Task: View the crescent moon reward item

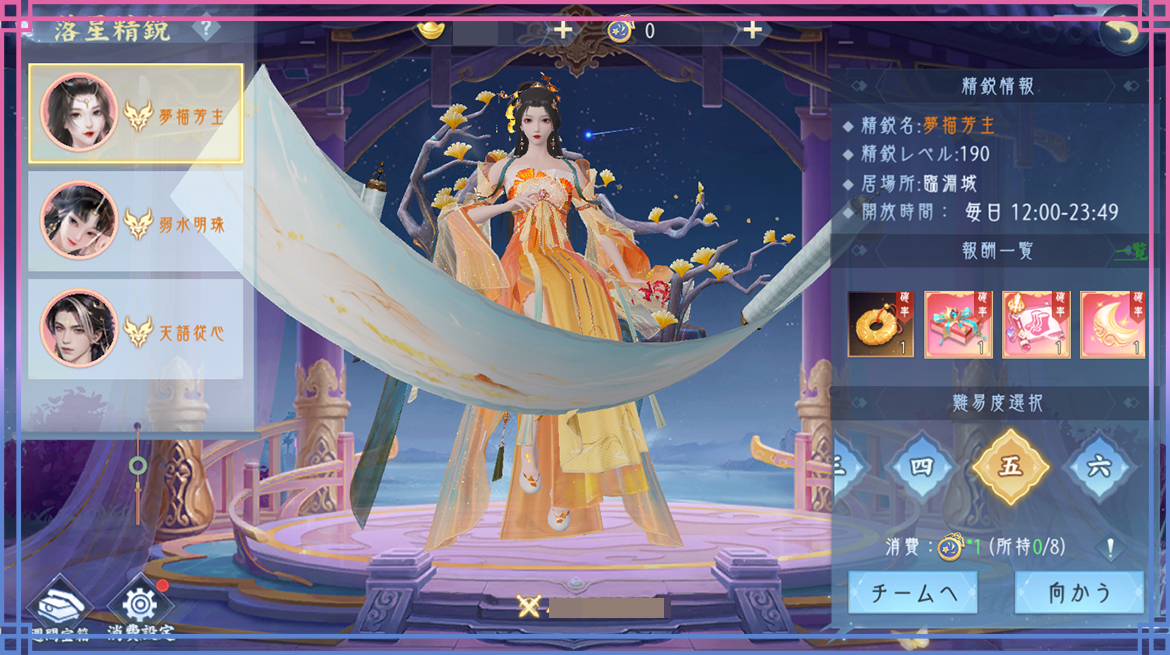Action: (1112, 324)
